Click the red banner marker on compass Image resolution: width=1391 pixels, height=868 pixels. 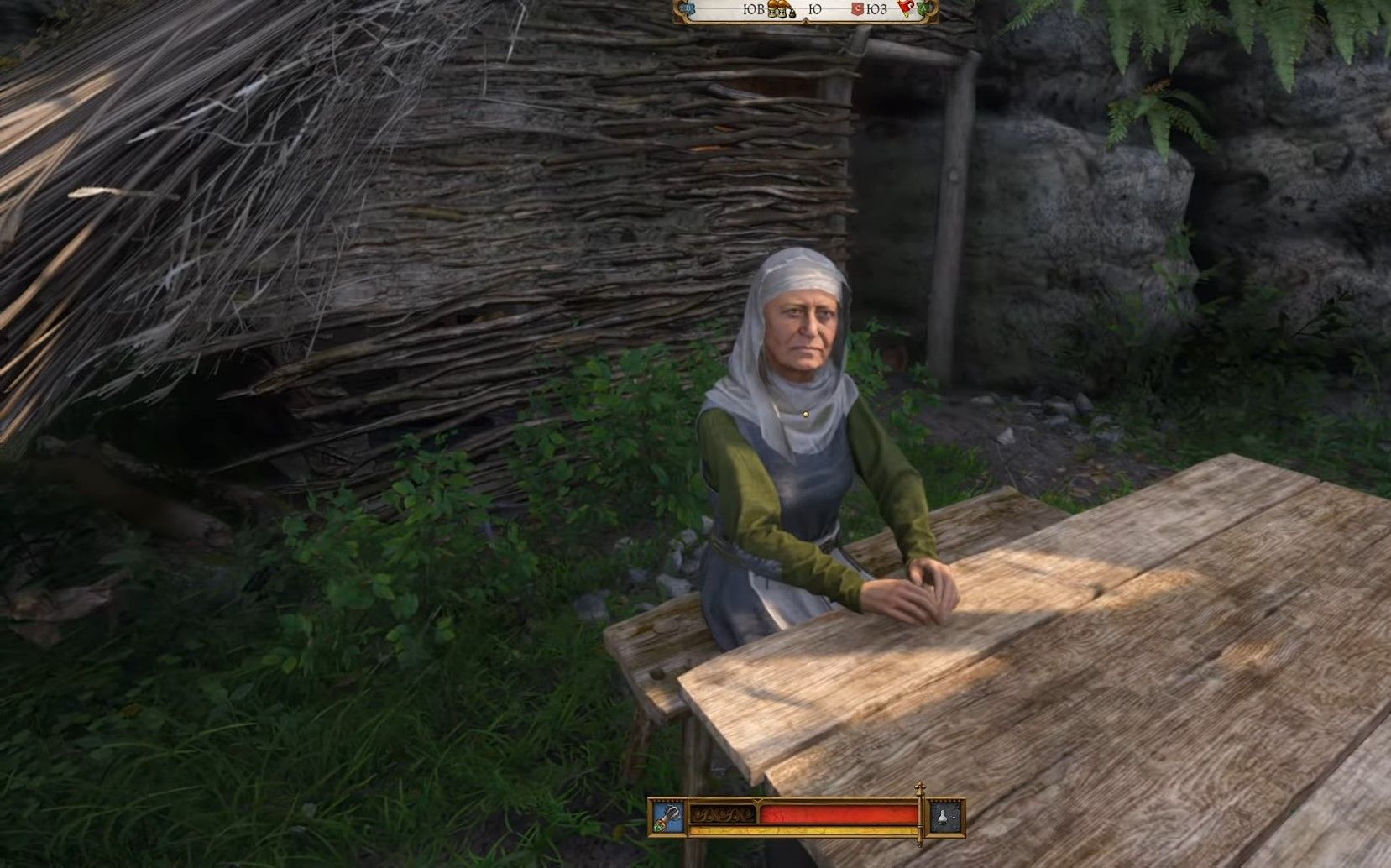pos(906,9)
